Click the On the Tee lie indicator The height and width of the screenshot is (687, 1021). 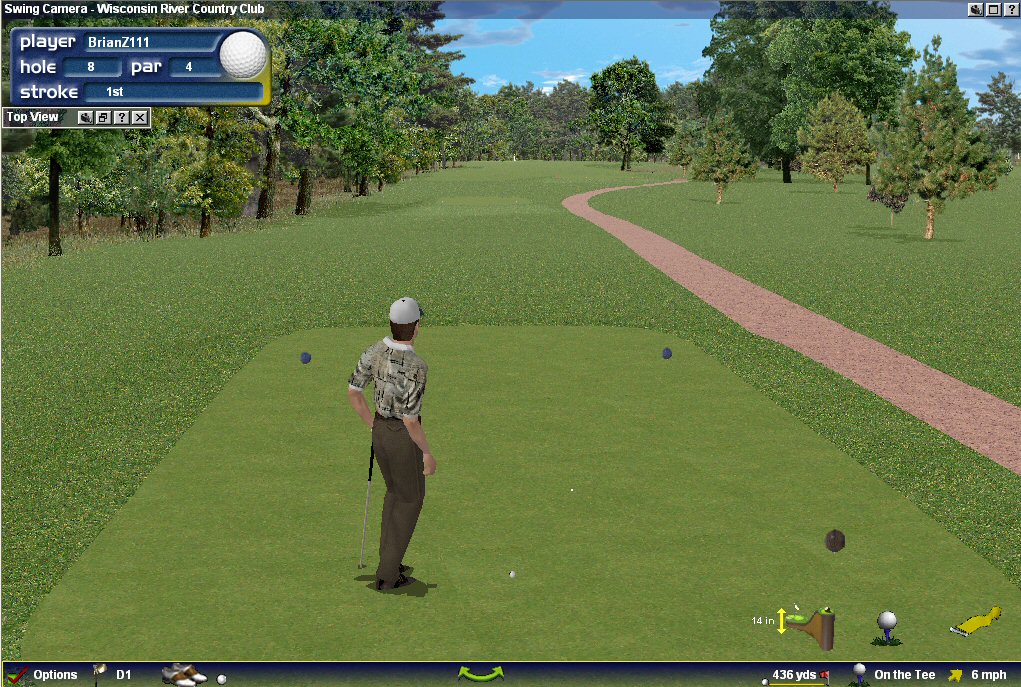tap(903, 675)
